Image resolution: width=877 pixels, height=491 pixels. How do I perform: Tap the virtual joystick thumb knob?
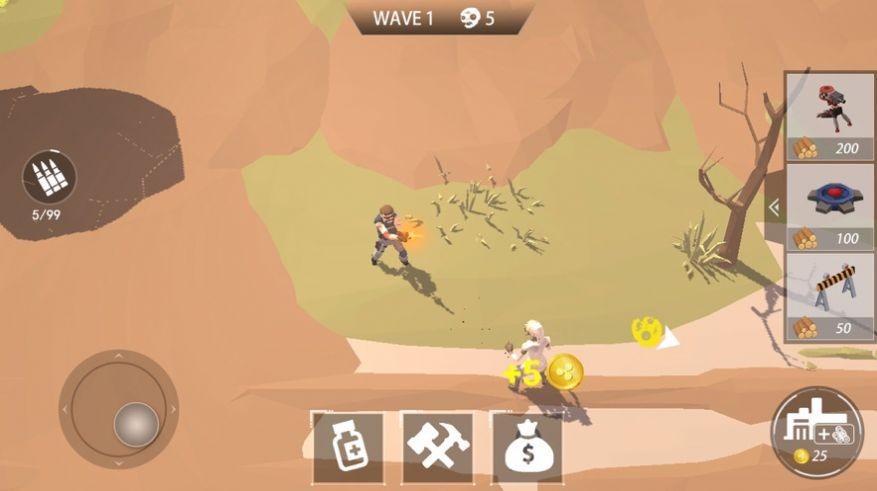point(136,423)
